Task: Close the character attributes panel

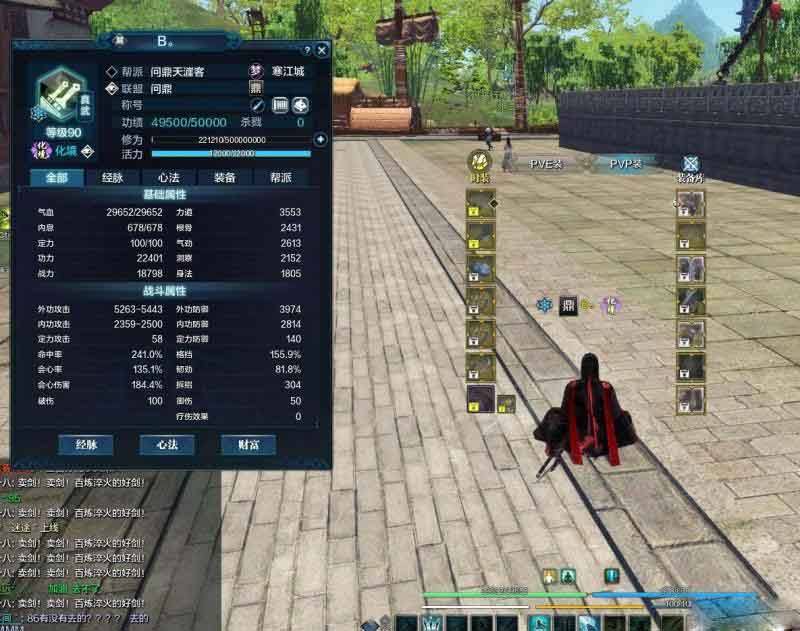Action: click(x=322, y=49)
